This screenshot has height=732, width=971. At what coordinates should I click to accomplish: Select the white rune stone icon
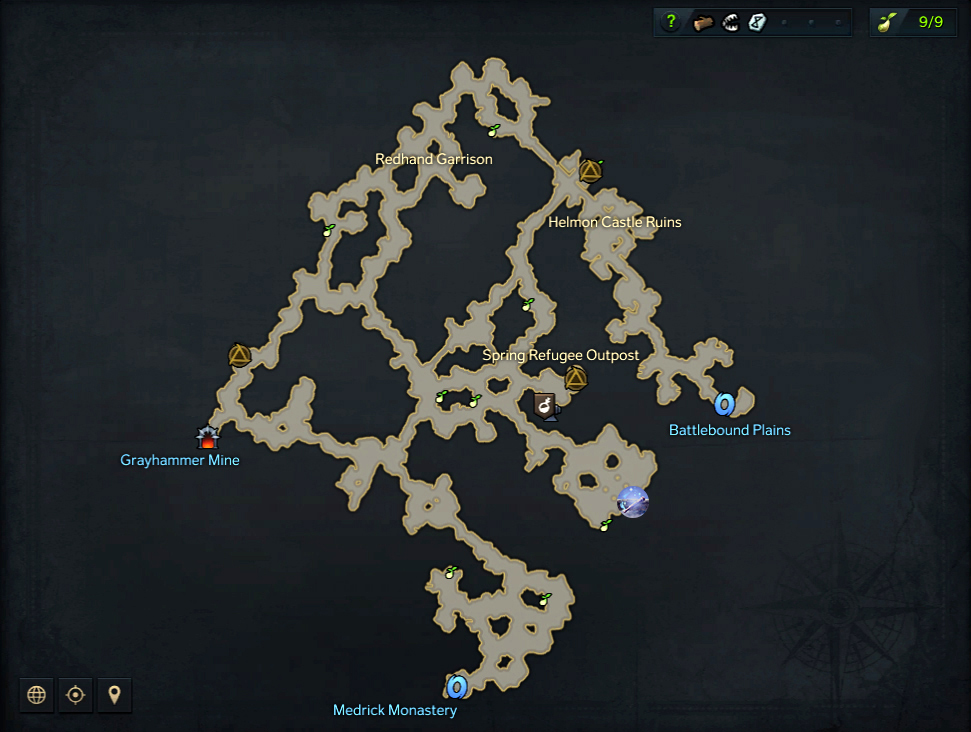(757, 22)
